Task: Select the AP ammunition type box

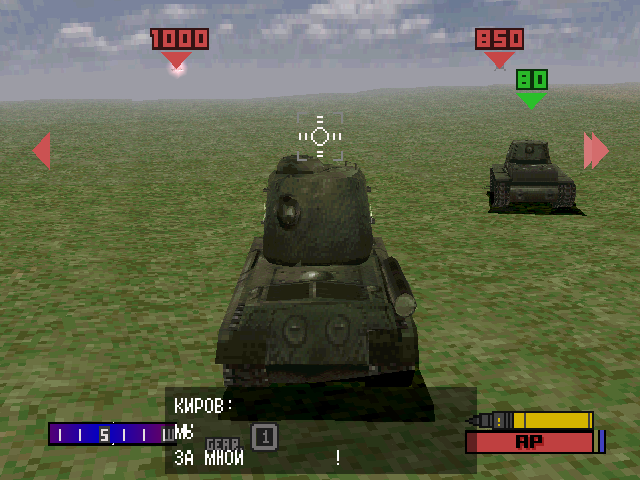Action: tap(529, 441)
